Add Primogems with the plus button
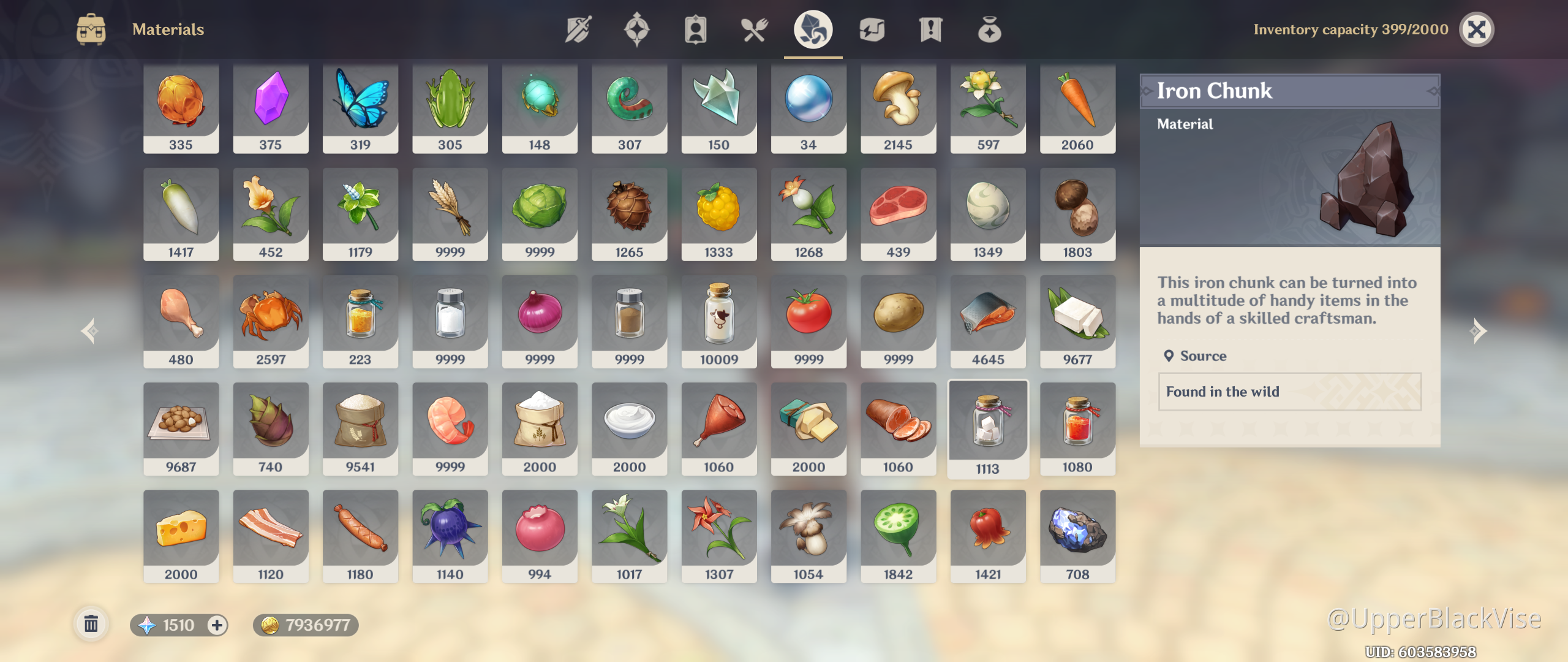The image size is (1568, 662). [217, 625]
